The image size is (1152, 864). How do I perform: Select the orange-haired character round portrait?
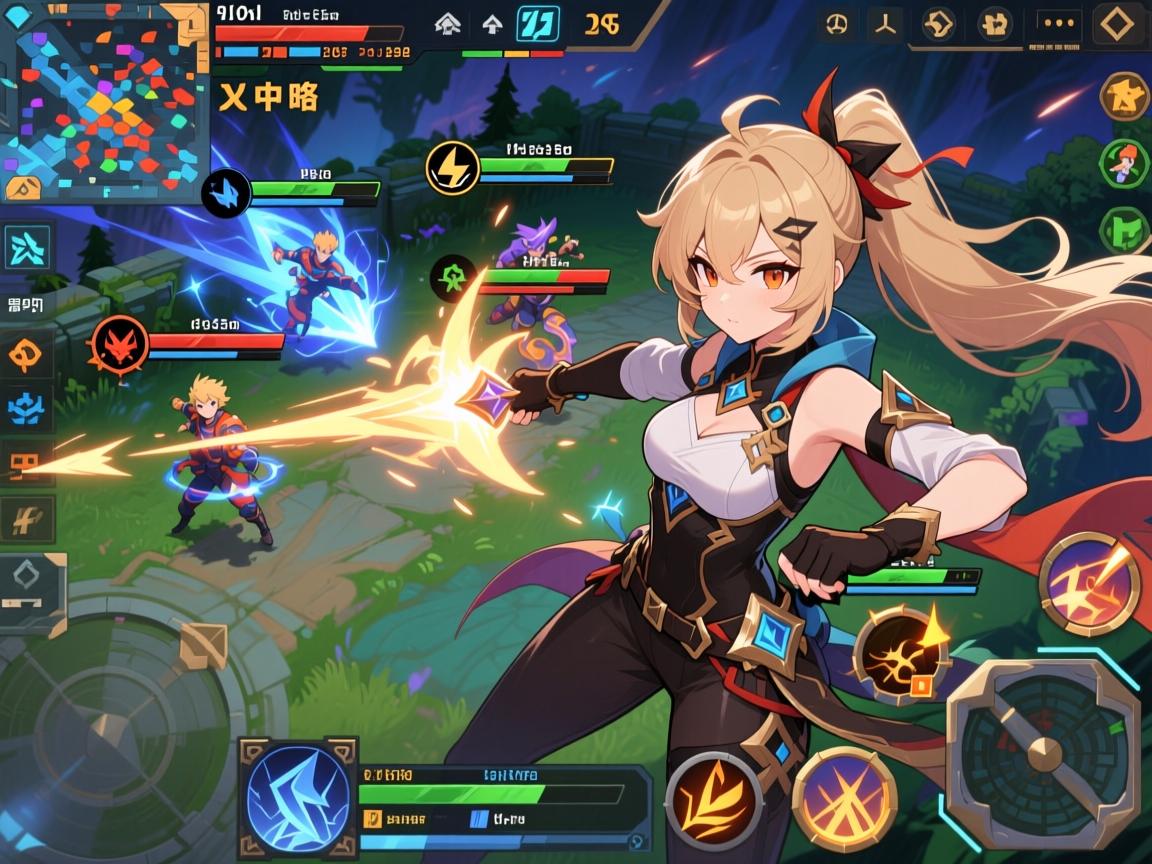[x=1124, y=163]
